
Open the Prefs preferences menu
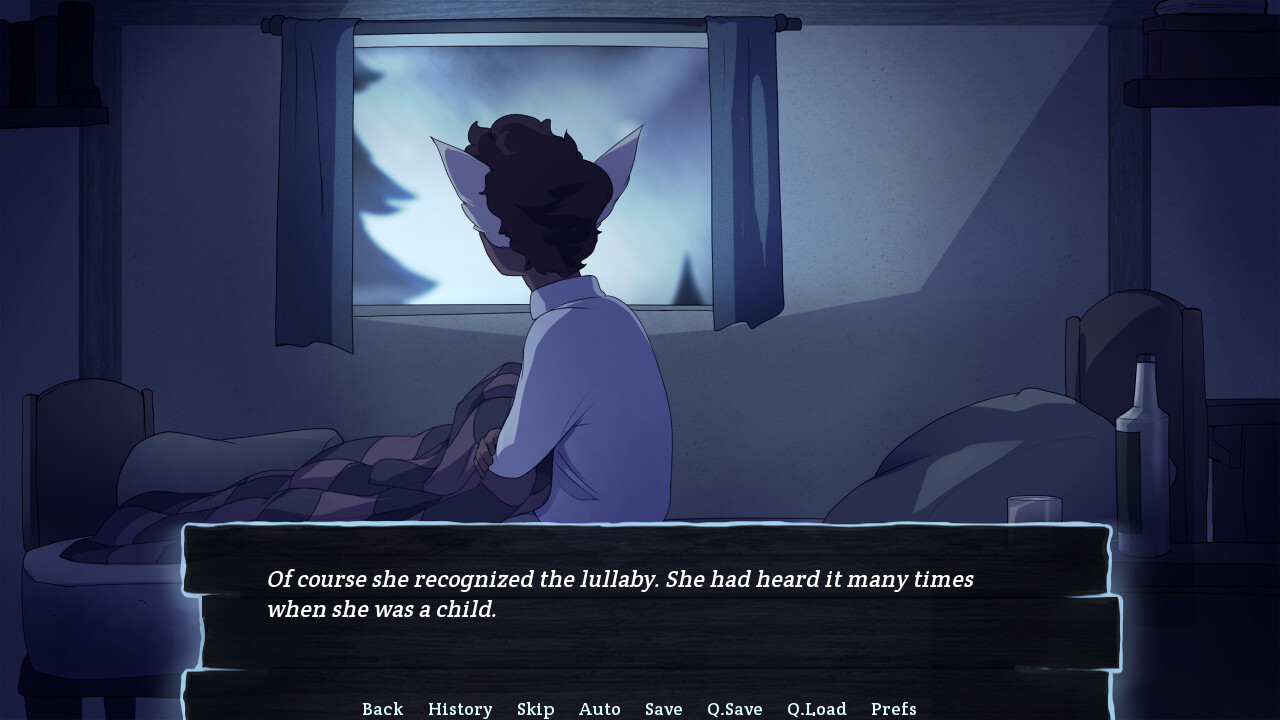[x=893, y=708]
